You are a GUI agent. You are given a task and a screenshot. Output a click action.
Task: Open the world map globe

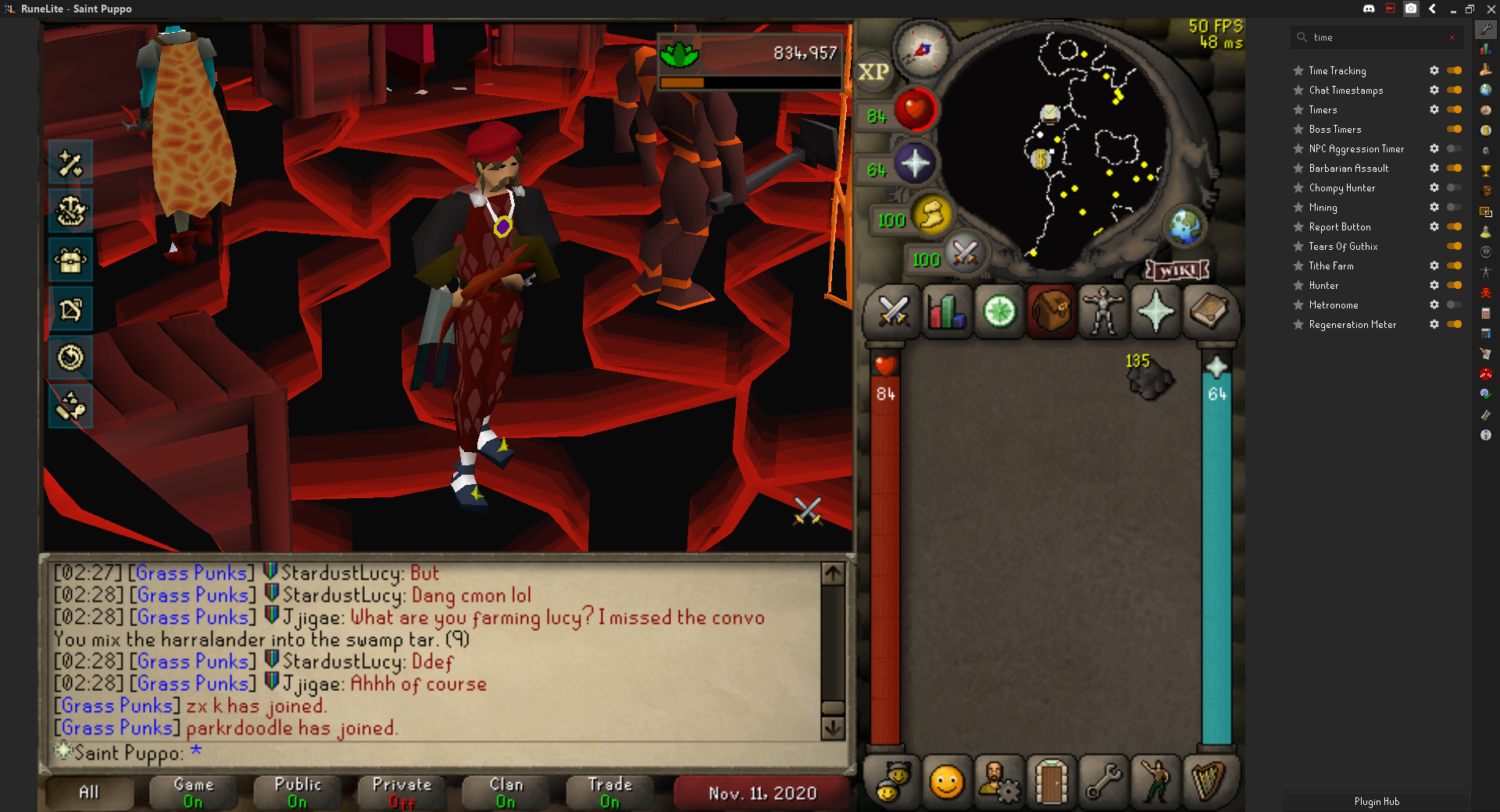1185,226
